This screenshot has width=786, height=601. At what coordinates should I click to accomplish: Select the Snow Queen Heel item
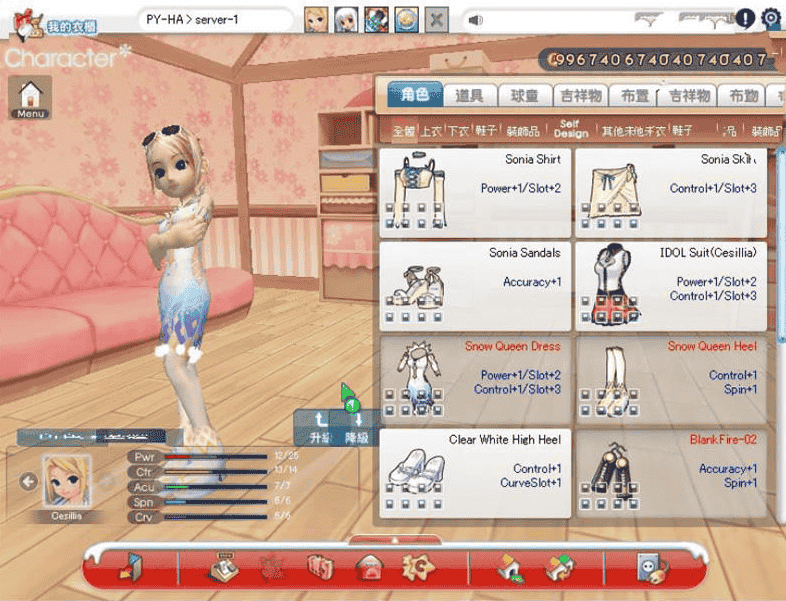(670, 379)
